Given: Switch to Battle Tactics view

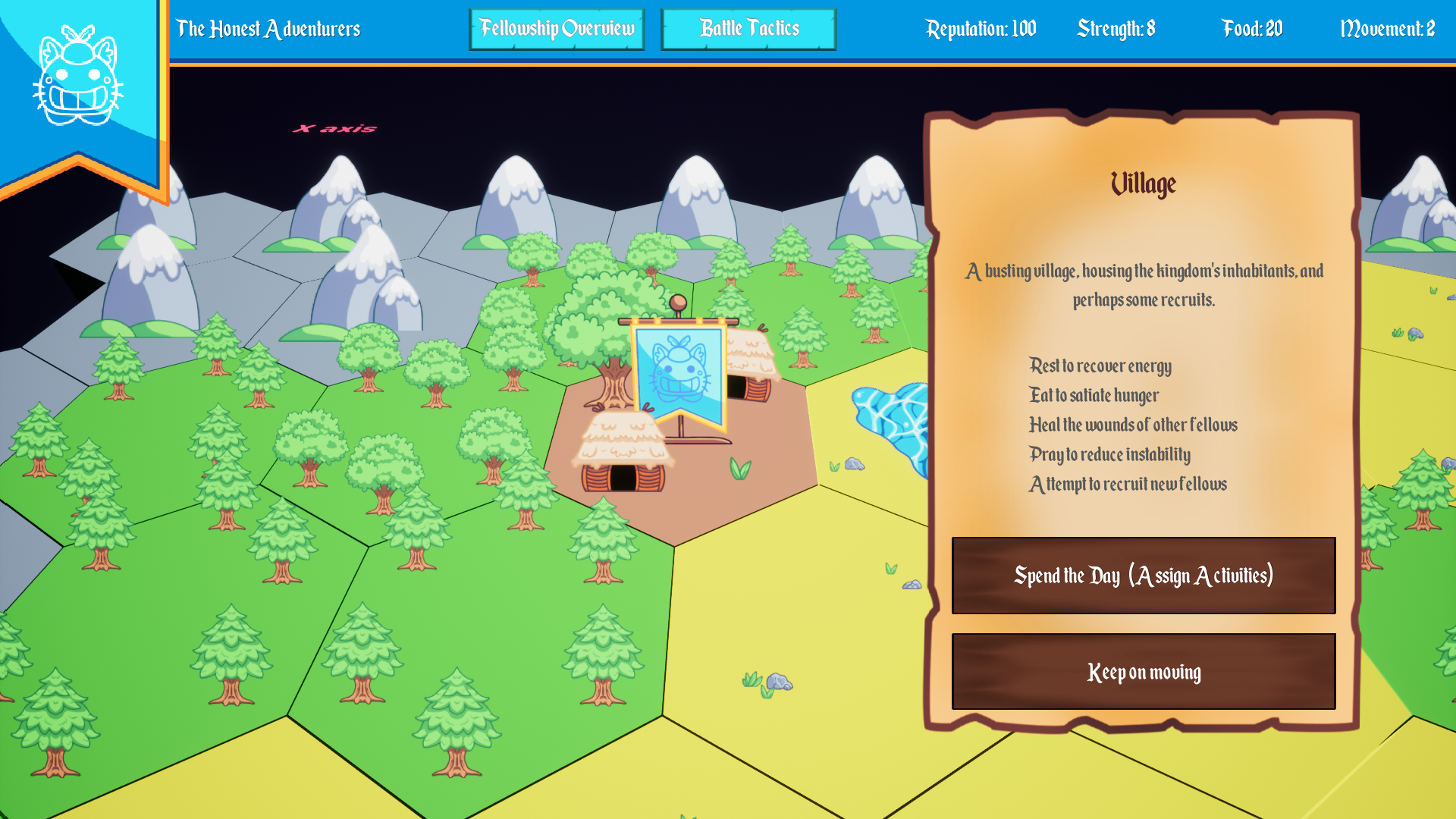Looking at the screenshot, I should pos(747,29).
